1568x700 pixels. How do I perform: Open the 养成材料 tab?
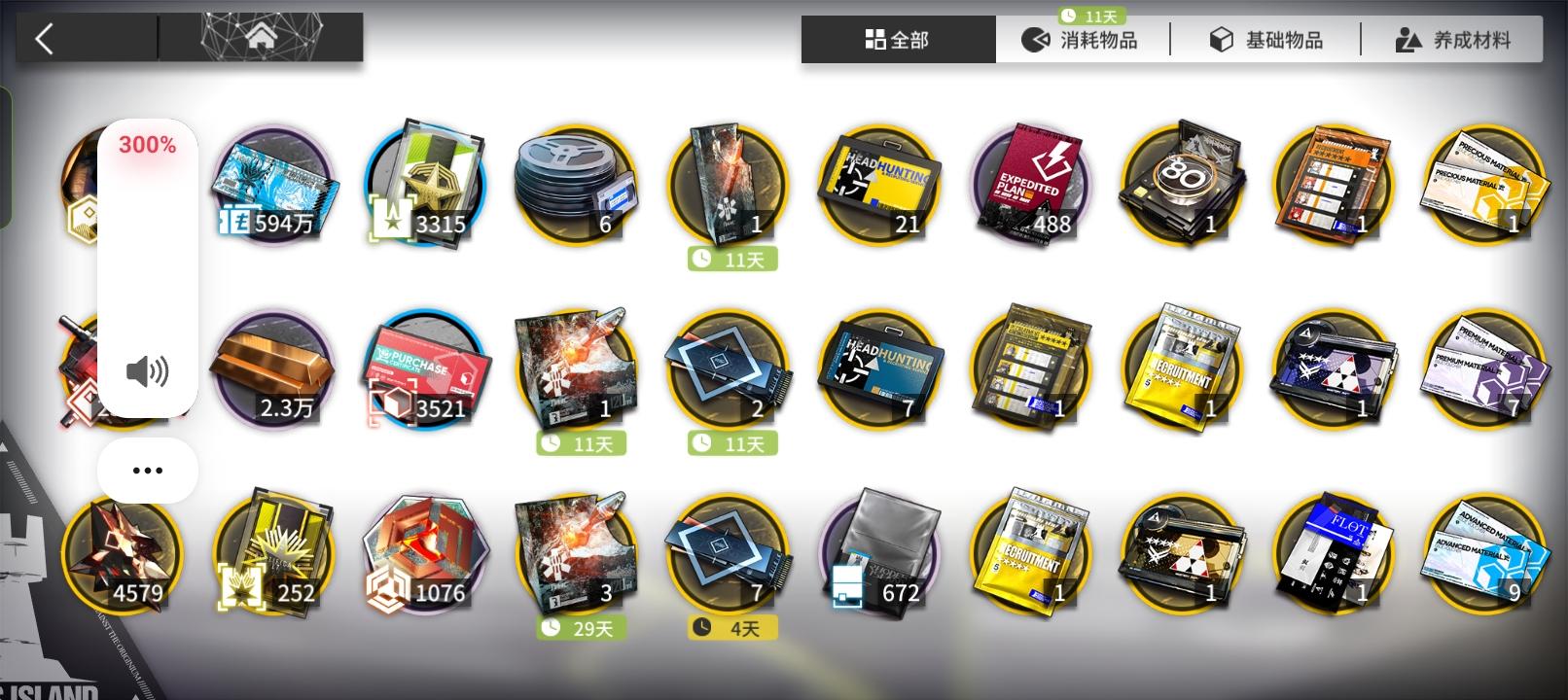(1453, 41)
